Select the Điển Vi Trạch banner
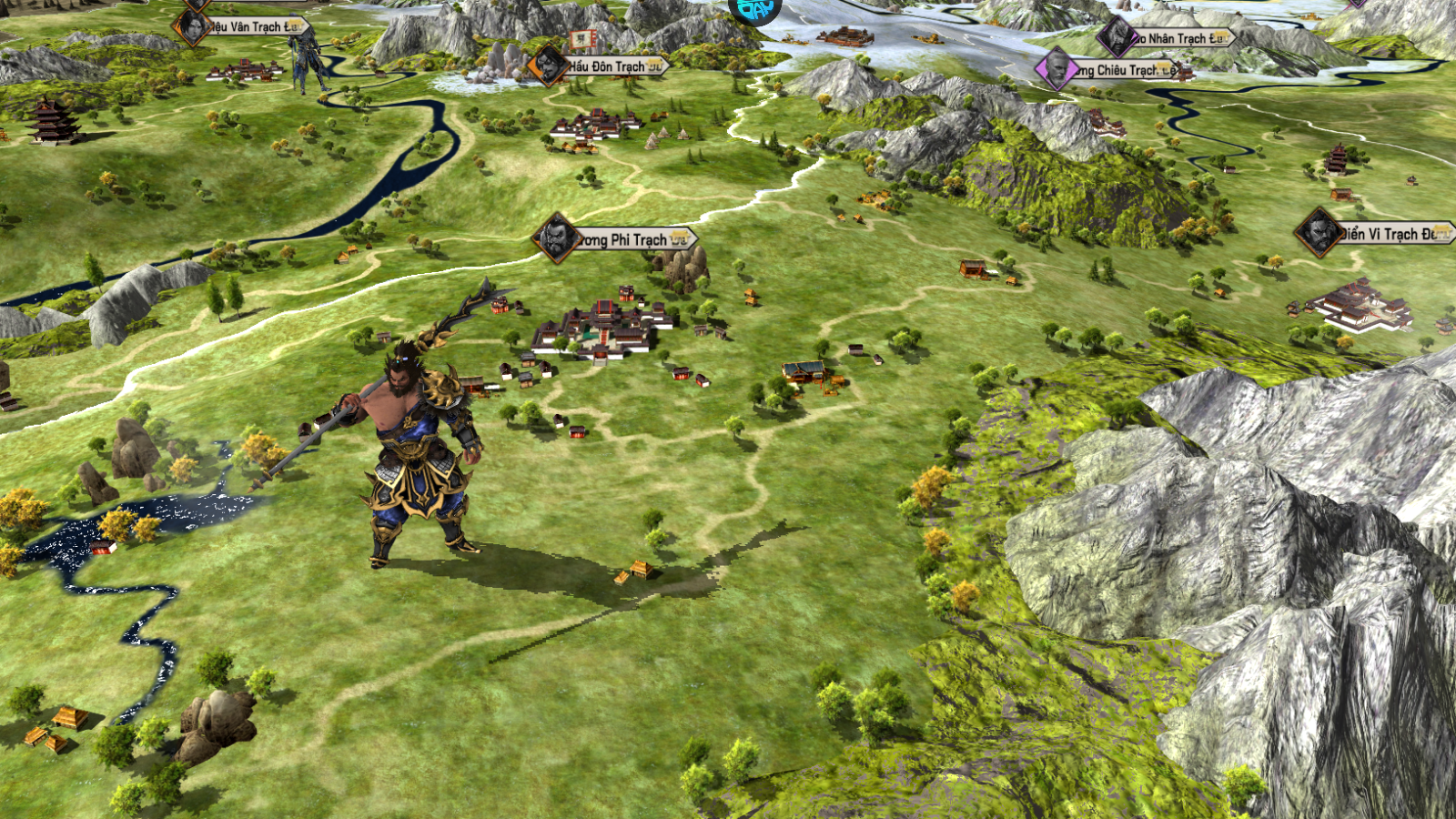Viewport: 1456px width, 819px height. click(x=1389, y=234)
